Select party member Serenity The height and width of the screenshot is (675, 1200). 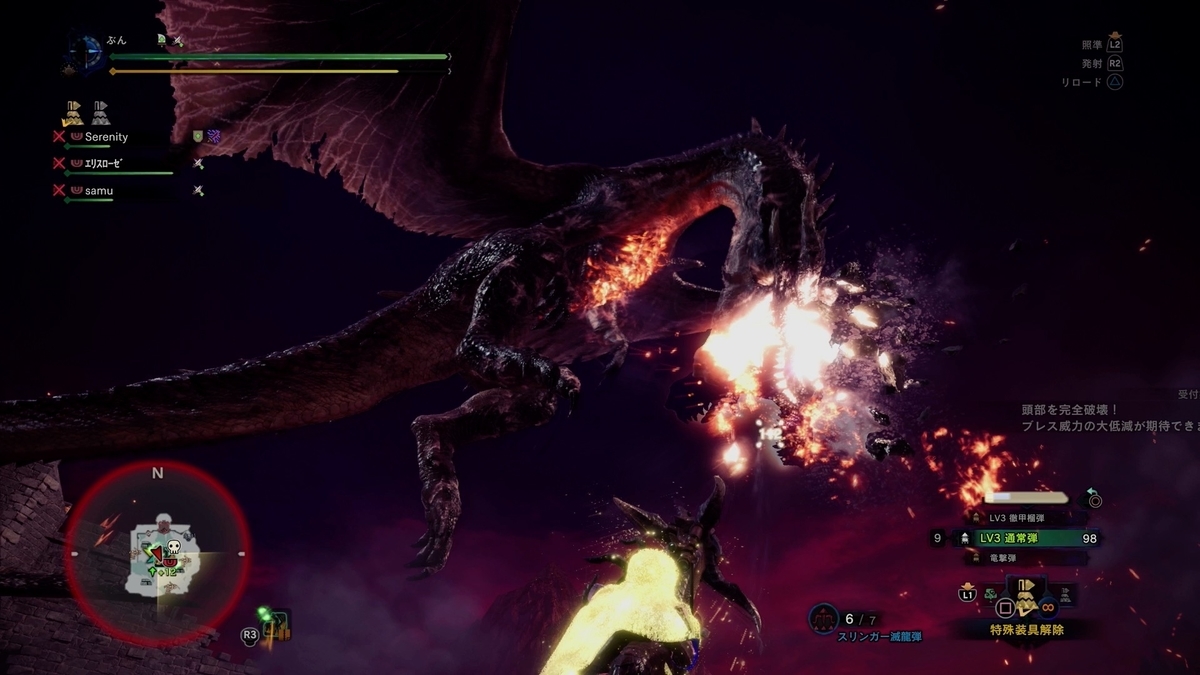(105, 137)
